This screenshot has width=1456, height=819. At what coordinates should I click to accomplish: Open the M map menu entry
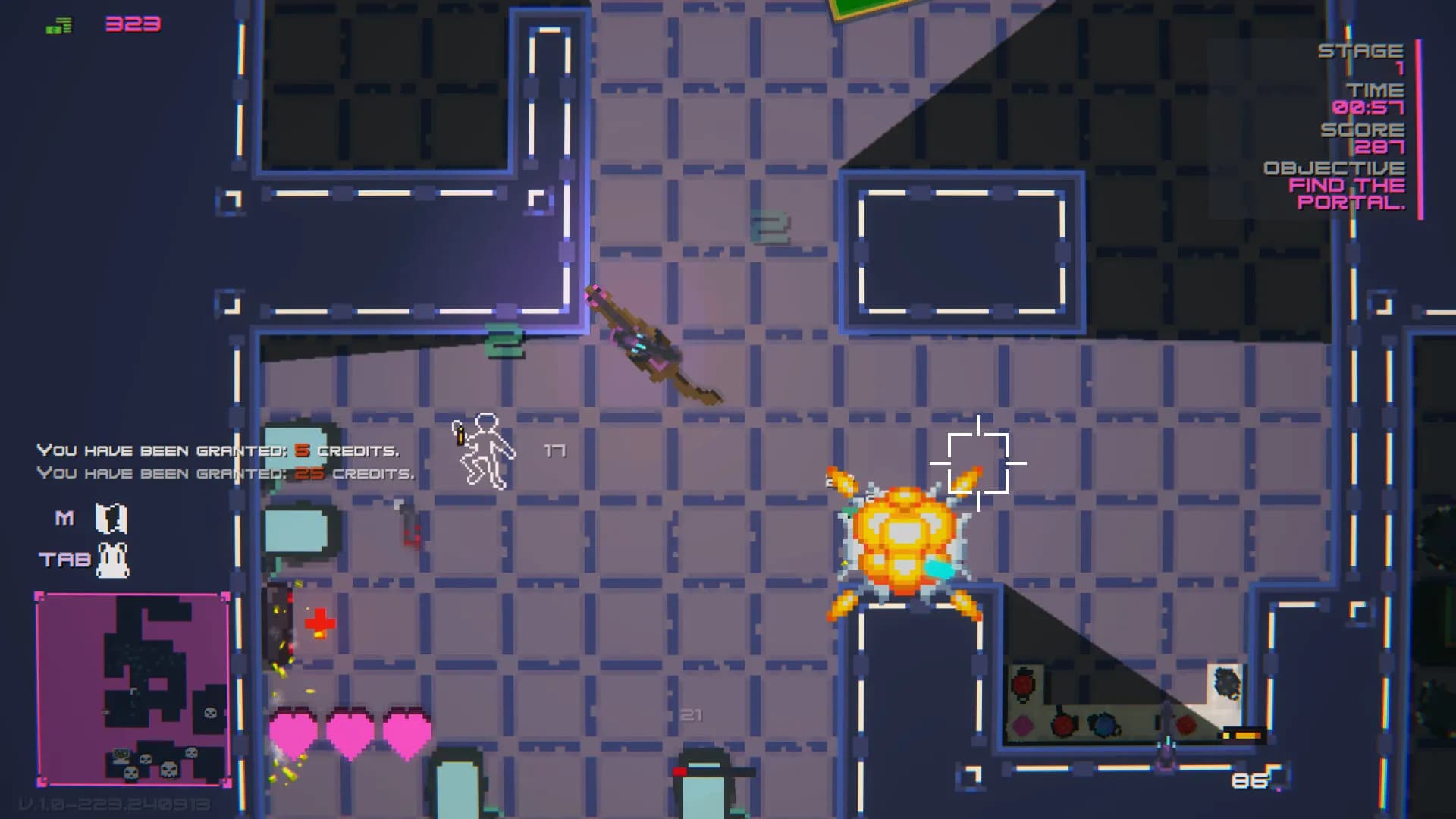tap(65, 516)
